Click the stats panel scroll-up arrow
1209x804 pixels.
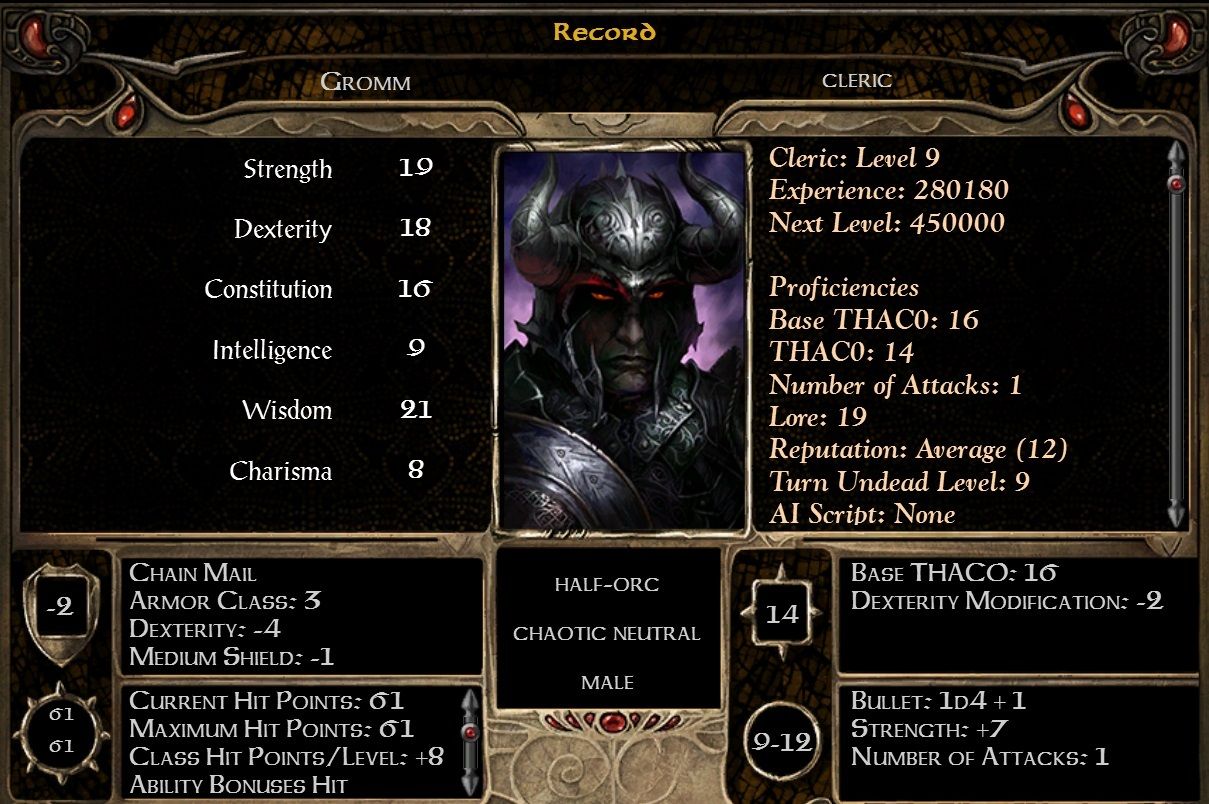[1177, 153]
